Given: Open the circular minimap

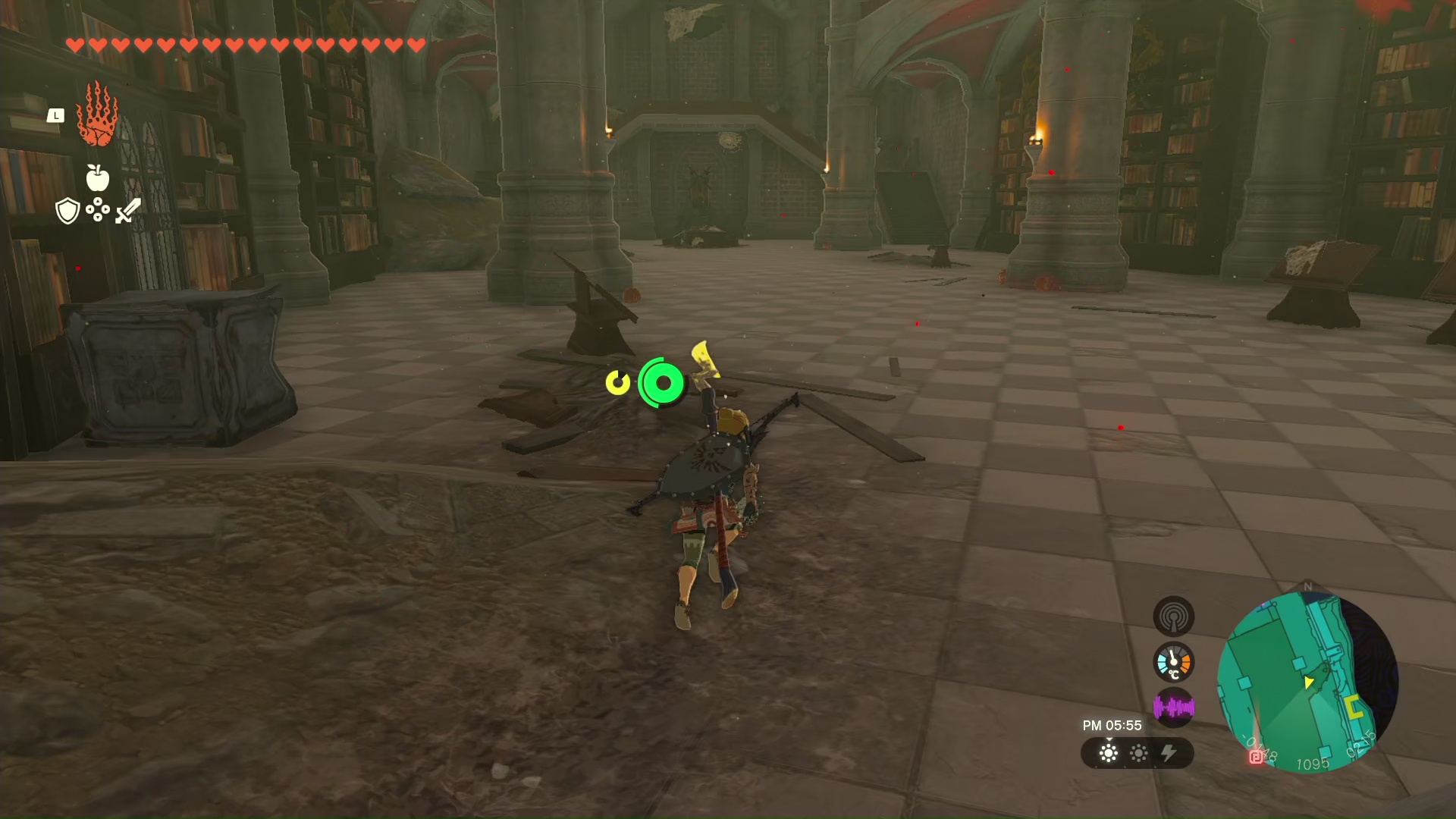Looking at the screenshot, I should pyautogui.click(x=1307, y=681).
